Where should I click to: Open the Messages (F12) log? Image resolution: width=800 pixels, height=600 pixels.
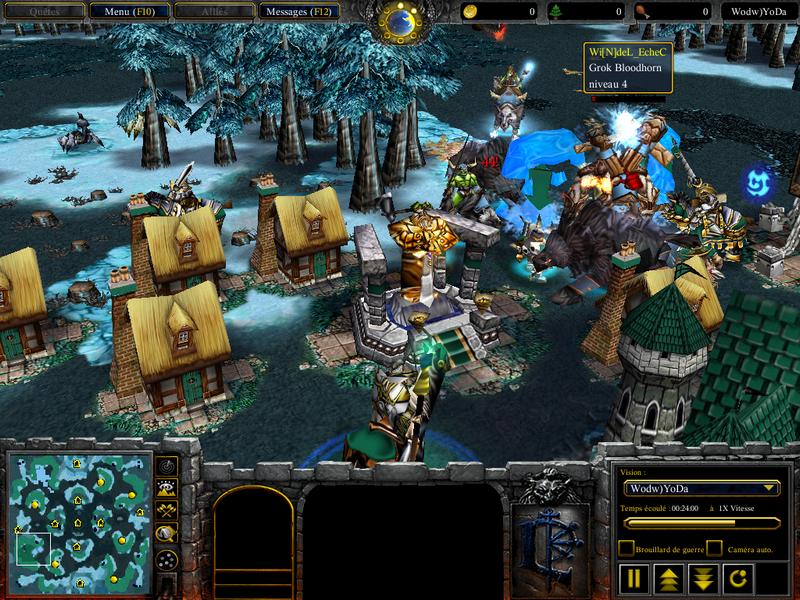tap(298, 12)
